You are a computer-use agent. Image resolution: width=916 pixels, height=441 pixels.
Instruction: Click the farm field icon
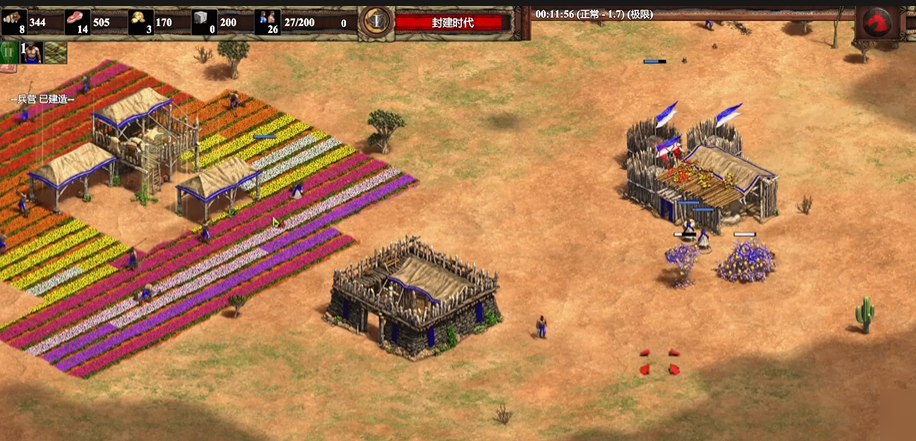click(x=55, y=53)
